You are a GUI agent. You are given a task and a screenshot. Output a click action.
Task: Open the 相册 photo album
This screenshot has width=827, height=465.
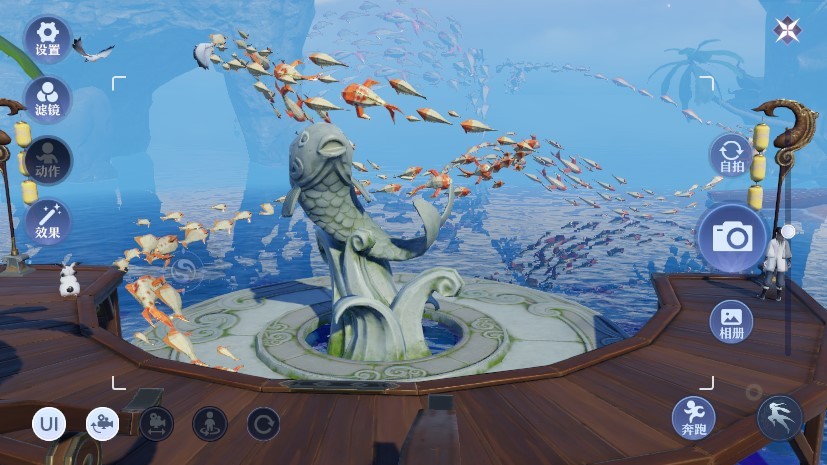click(731, 321)
